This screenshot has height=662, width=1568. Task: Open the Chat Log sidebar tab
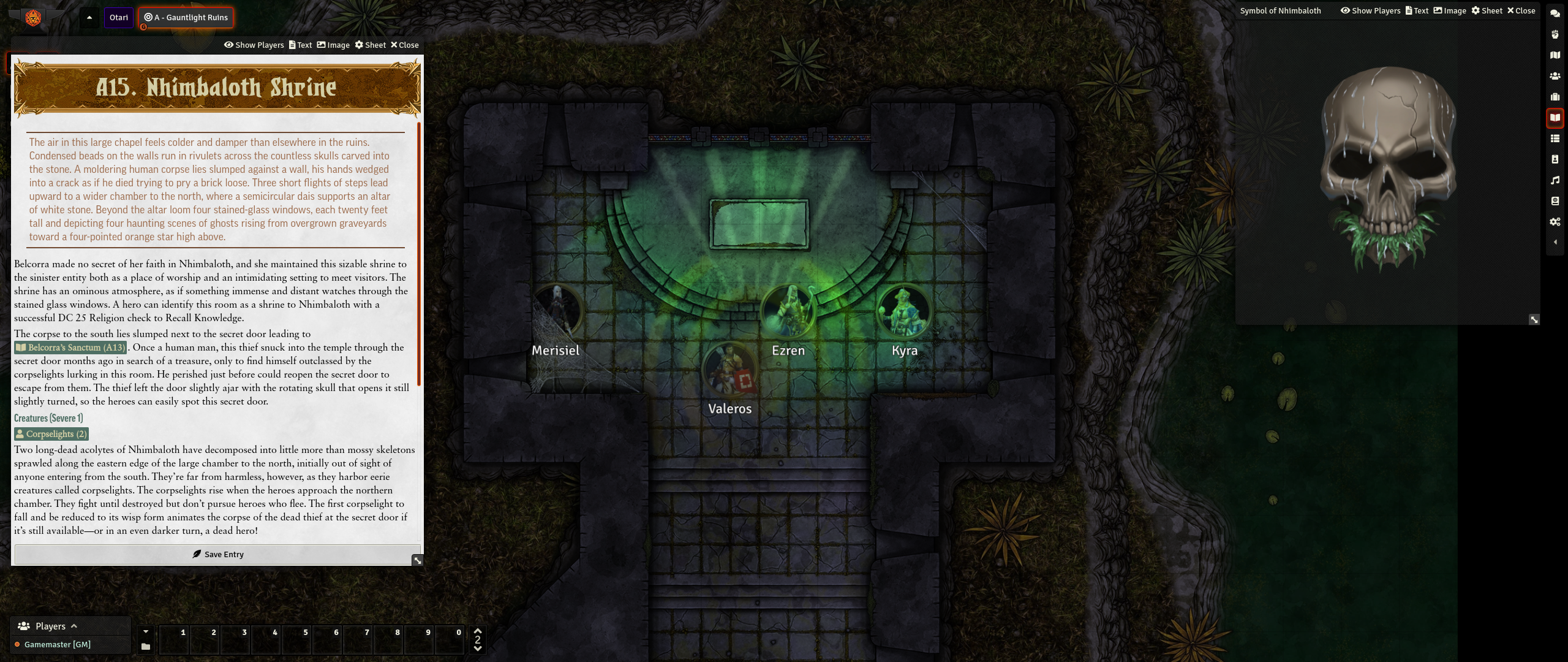1556,13
